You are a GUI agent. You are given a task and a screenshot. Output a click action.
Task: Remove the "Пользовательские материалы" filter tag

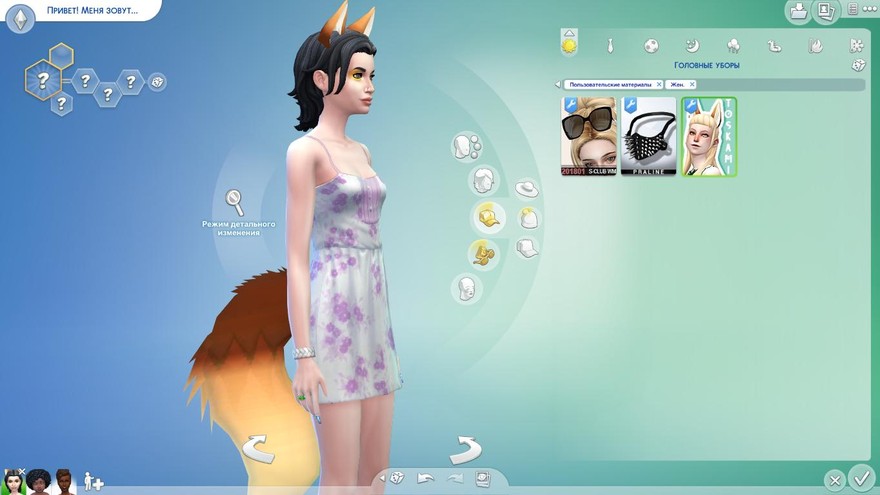coord(659,85)
